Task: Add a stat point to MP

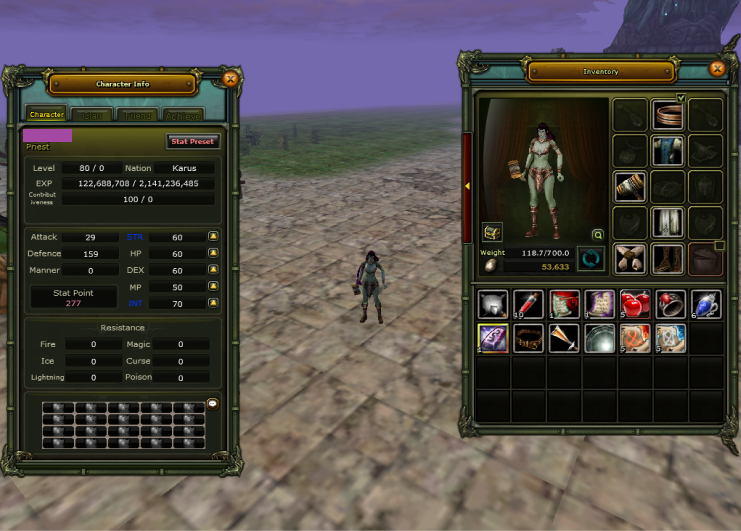Action: click(x=213, y=287)
